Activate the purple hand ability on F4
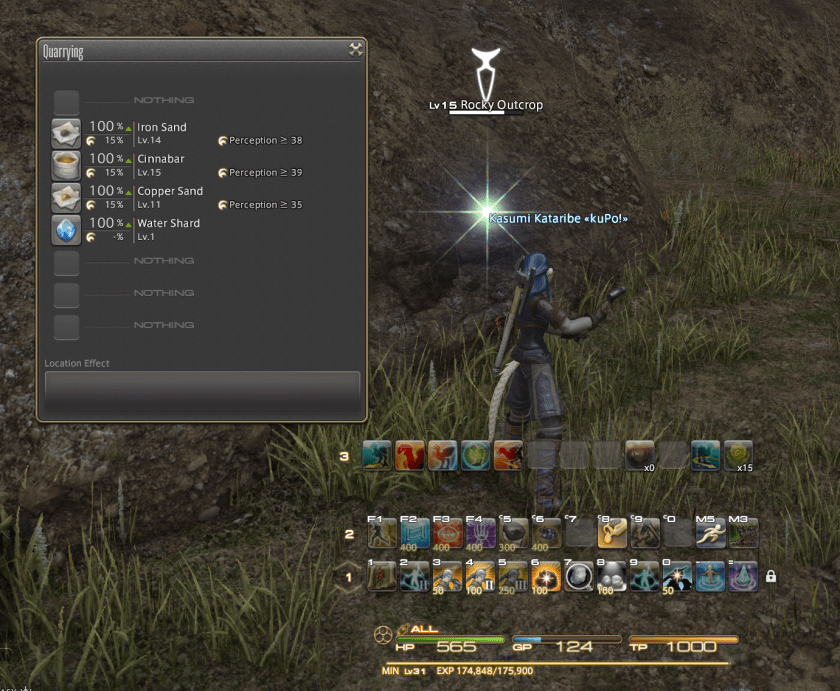This screenshot has height=691, width=840. click(x=479, y=534)
